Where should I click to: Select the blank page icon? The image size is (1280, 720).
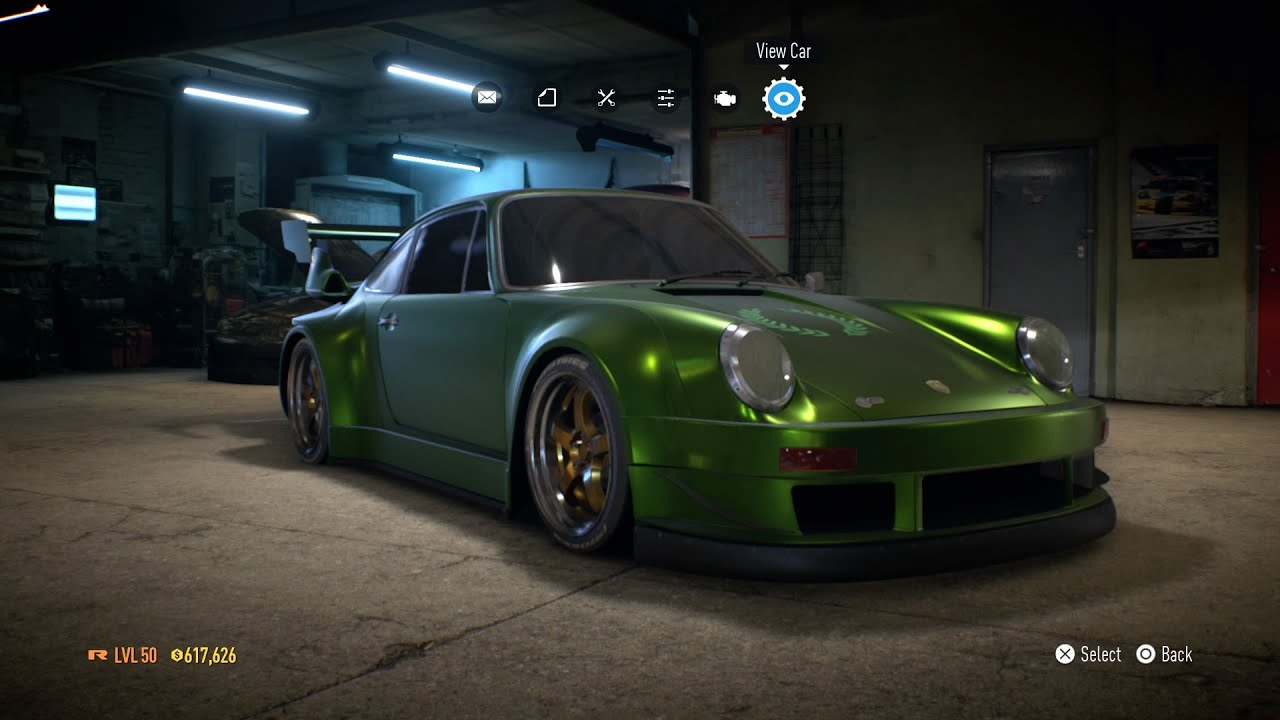coord(546,98)
